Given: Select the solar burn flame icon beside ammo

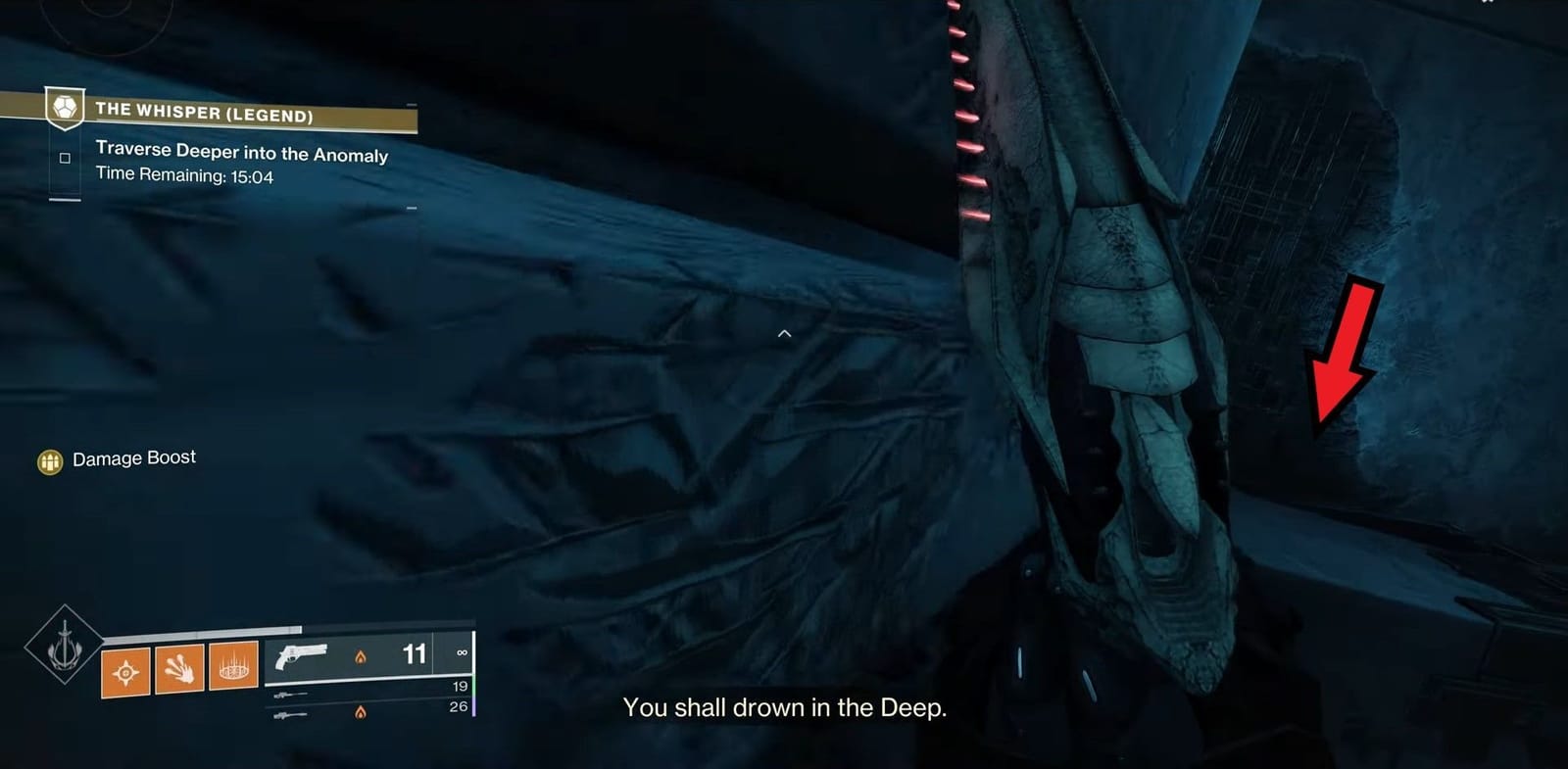Looking at the screenshot, I should (x=363, y=657).
